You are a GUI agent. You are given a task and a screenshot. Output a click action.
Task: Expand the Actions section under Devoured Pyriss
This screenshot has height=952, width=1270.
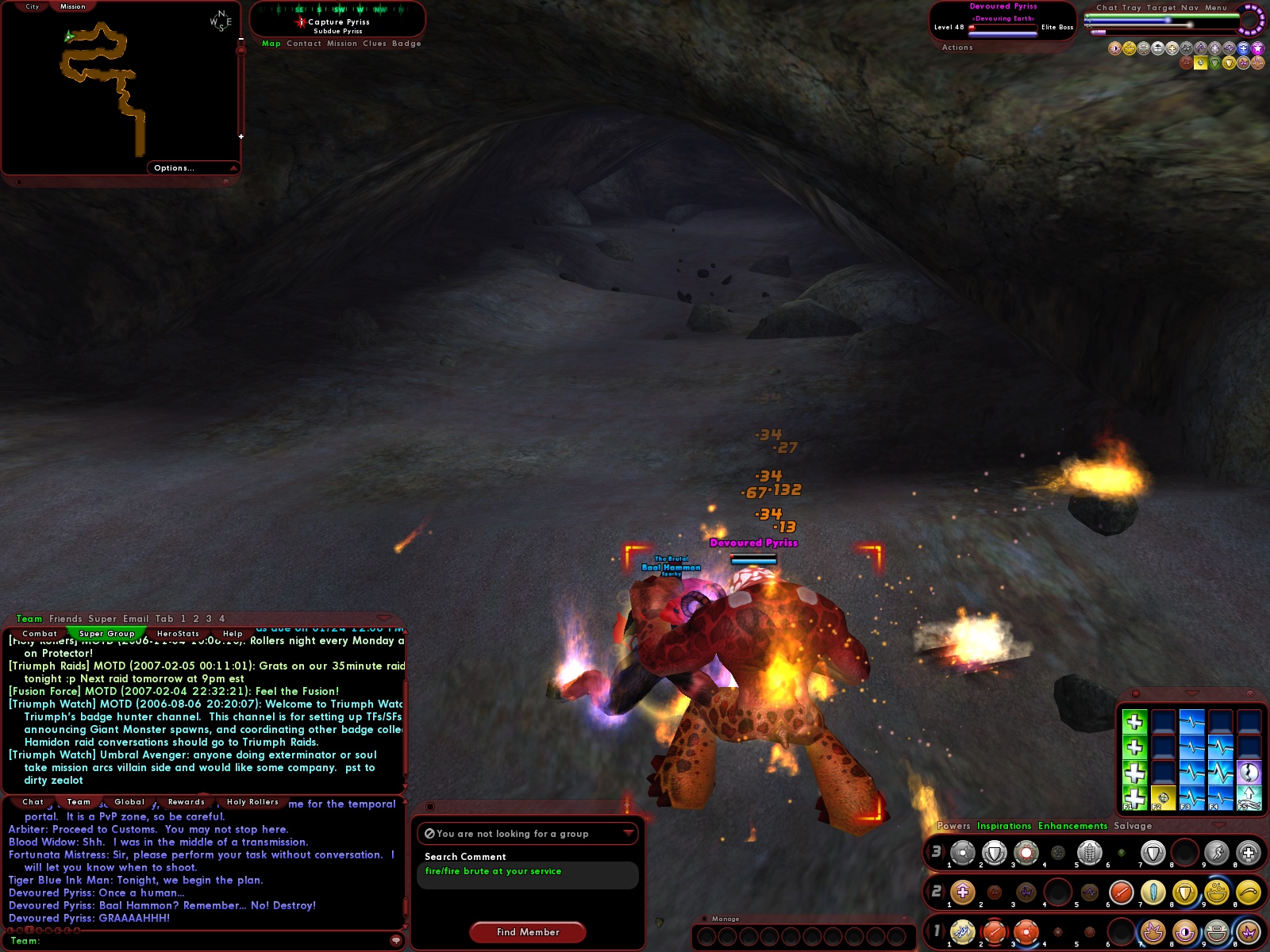tap(957, 47)
